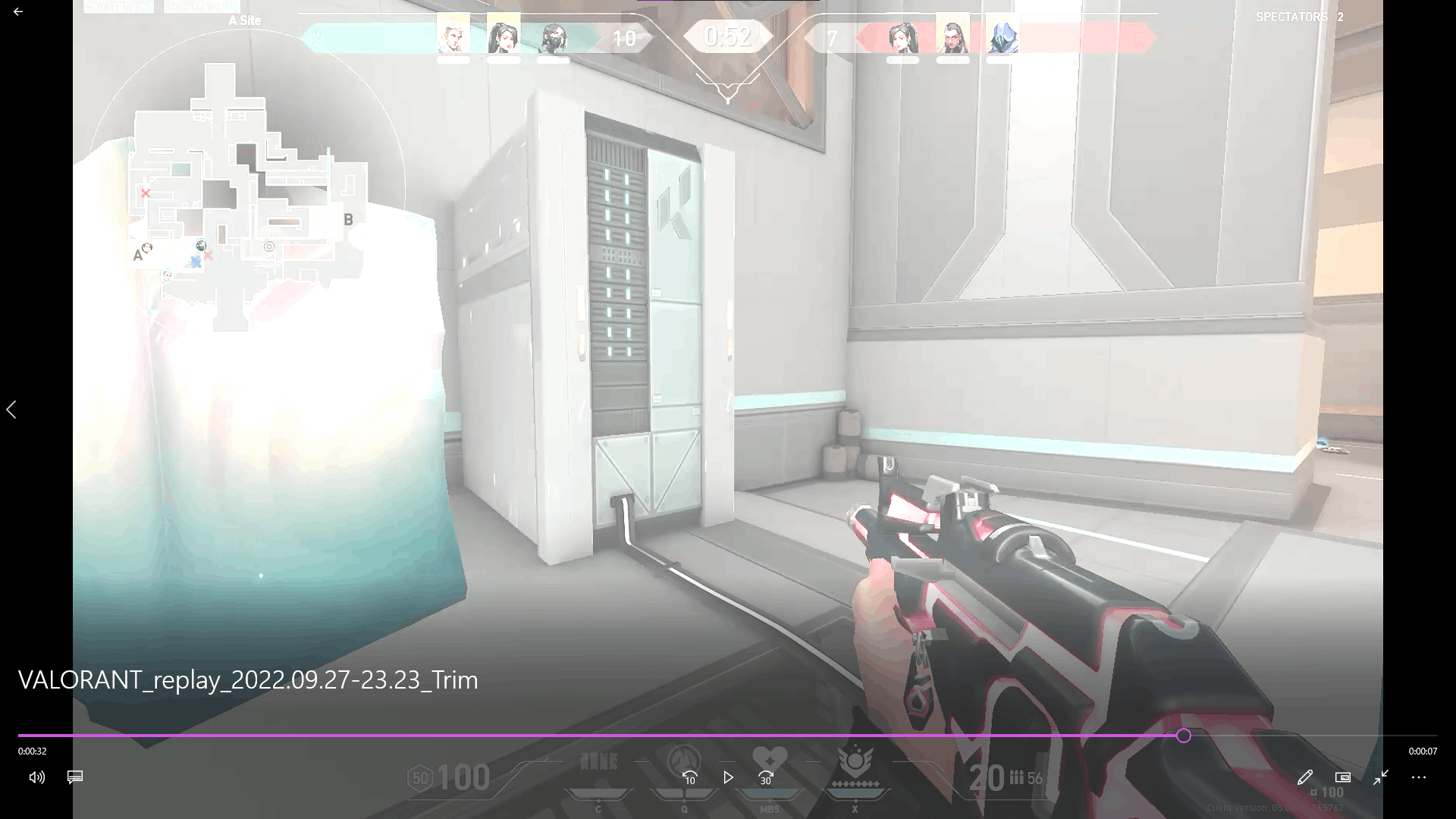Image resolution: width=1456 pixels, height=819 pixels.
Task: Select the red team's Sage portrait
Action: coord(902,36)
